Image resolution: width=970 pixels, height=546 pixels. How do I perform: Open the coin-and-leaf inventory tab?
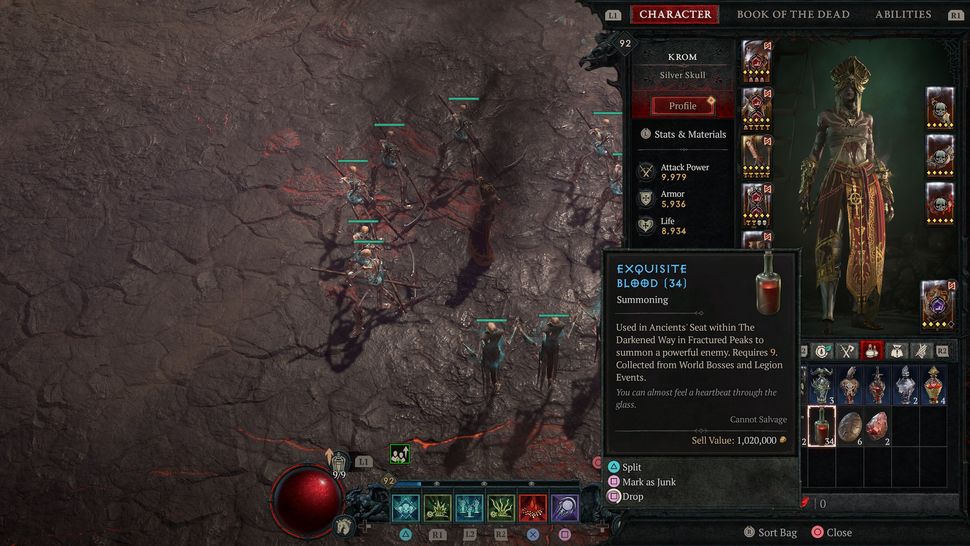[822, 351]
